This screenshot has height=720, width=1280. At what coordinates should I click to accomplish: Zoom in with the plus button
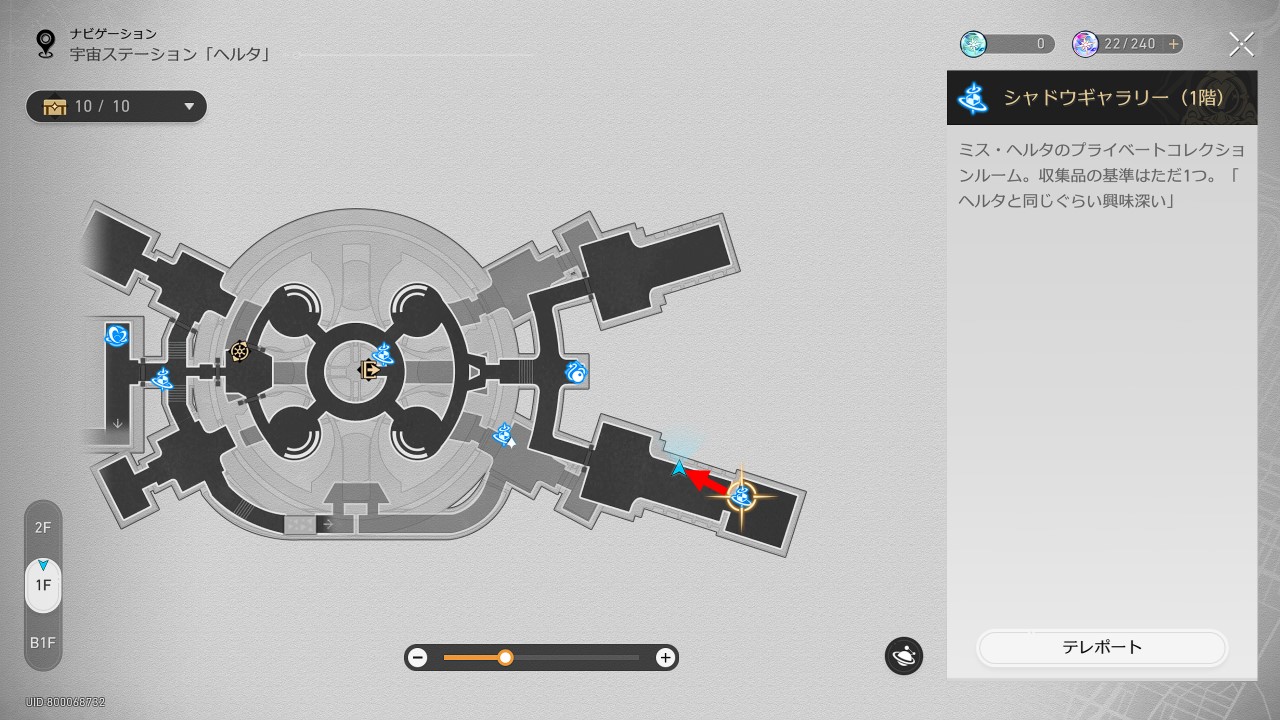pyautogui.click(x=665, y=657)
